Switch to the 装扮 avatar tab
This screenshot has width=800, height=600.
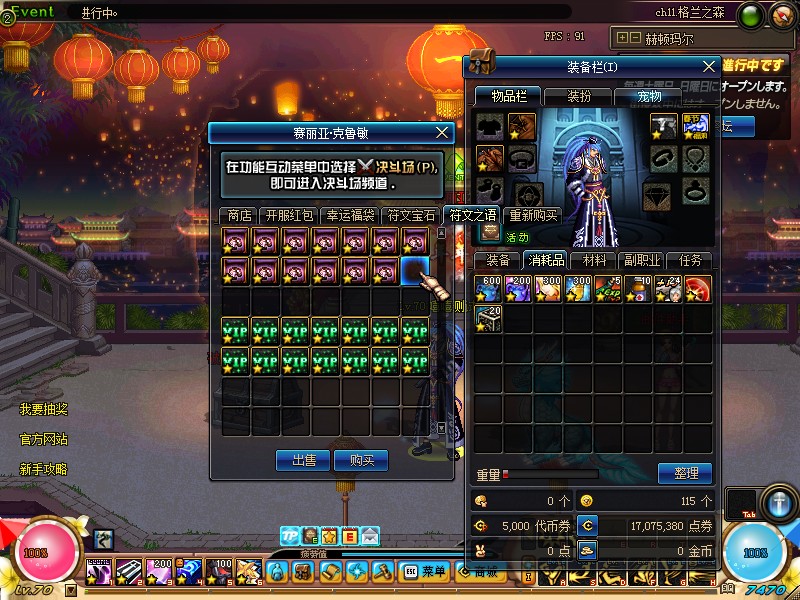[x=579, y=97]
